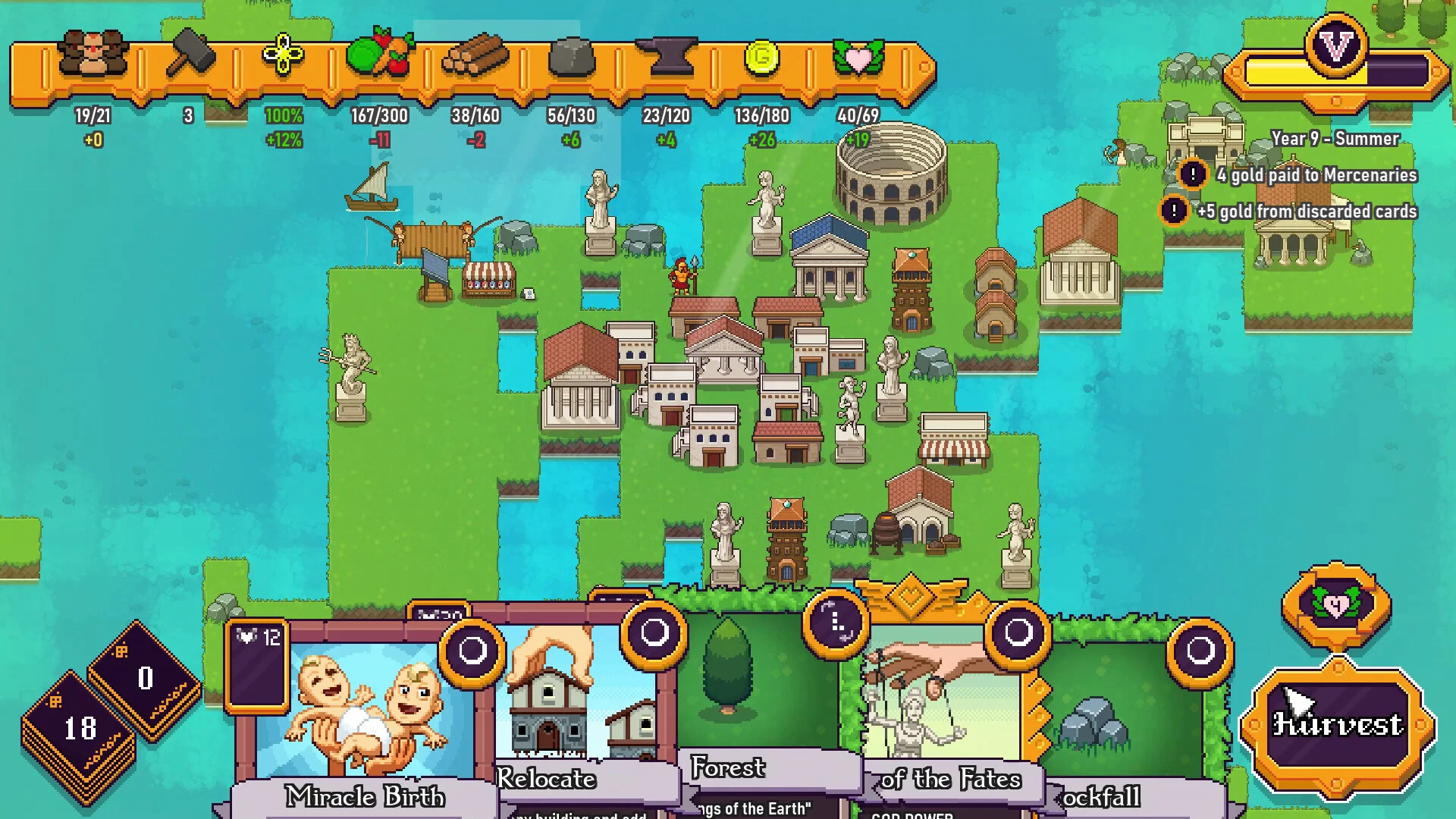This screenshot has width=1456, height=819.
Task: Click the wood logs resource icon
Action: (475, 56)
